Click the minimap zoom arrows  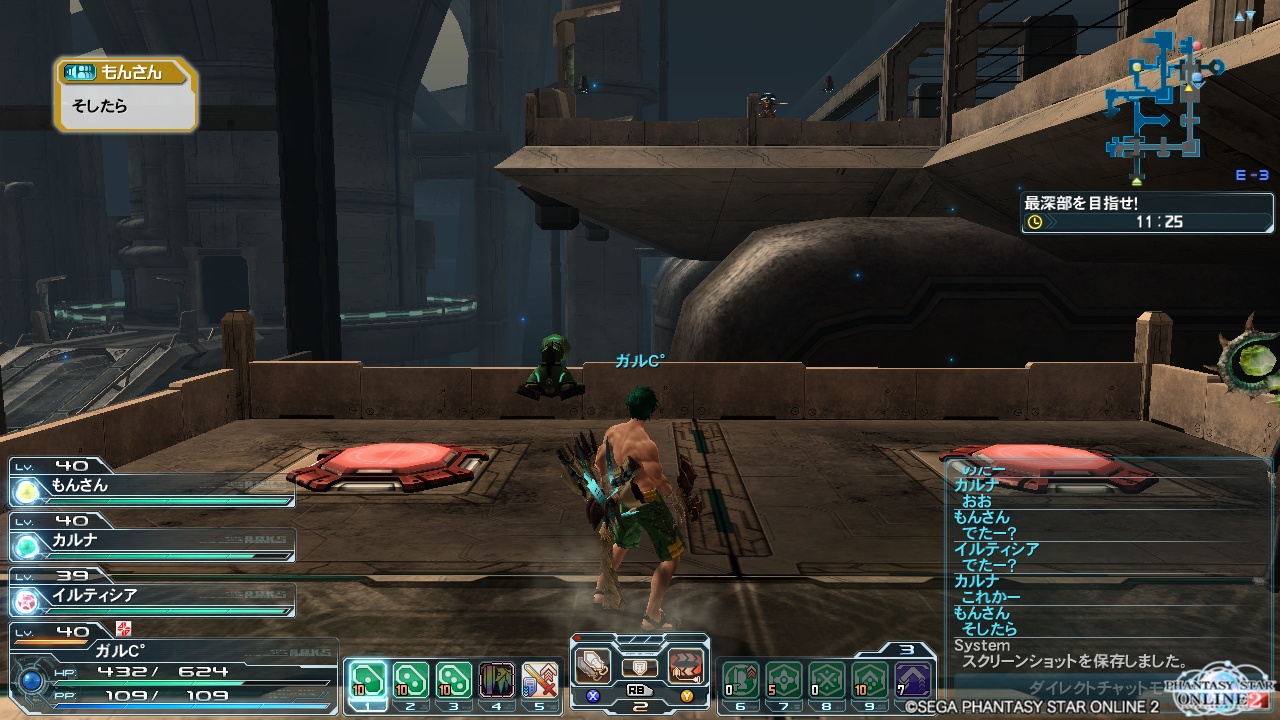pyautogui.click(x=1244, y=17)
